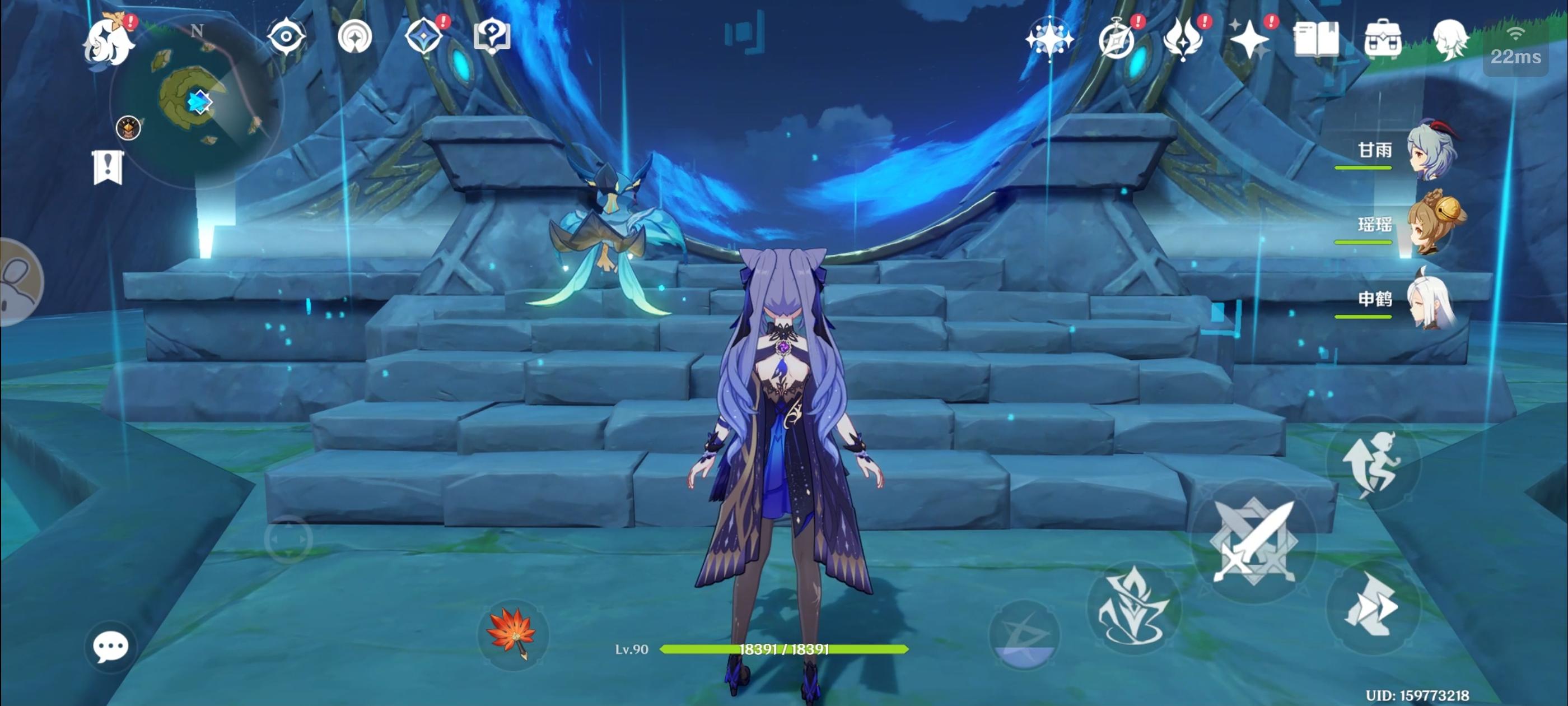Image resolution: width=1568 pixels, height=706 pixels.
Task: Open the quest banner on the left
Action: [x=107, y=168]
